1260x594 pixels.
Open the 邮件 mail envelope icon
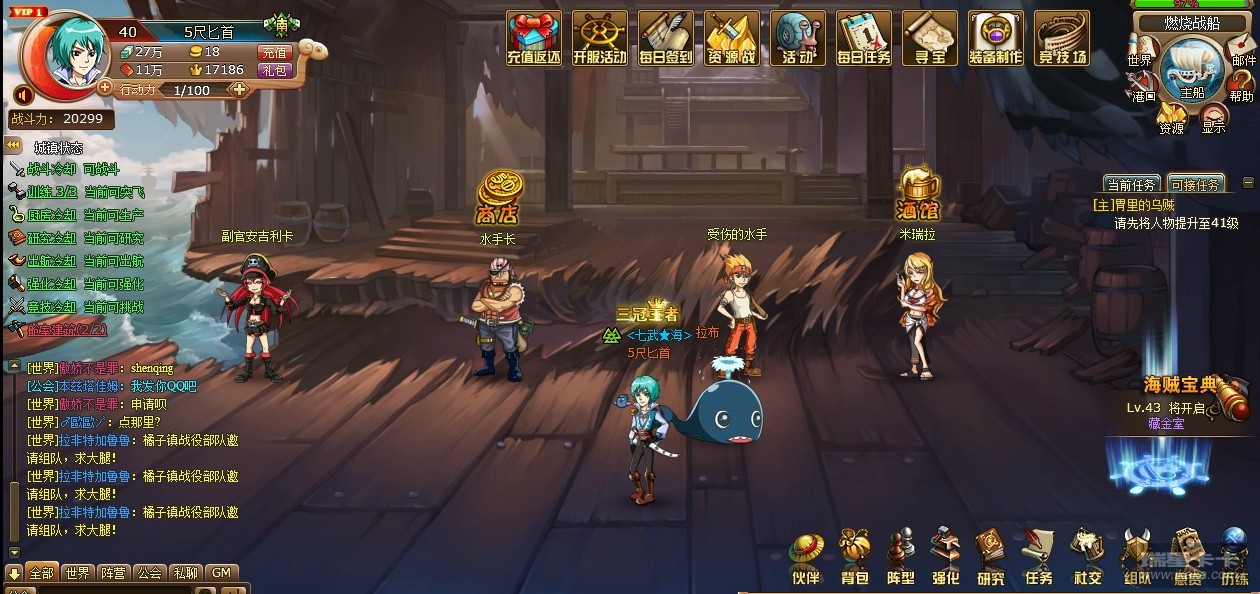coord(1243,50)
